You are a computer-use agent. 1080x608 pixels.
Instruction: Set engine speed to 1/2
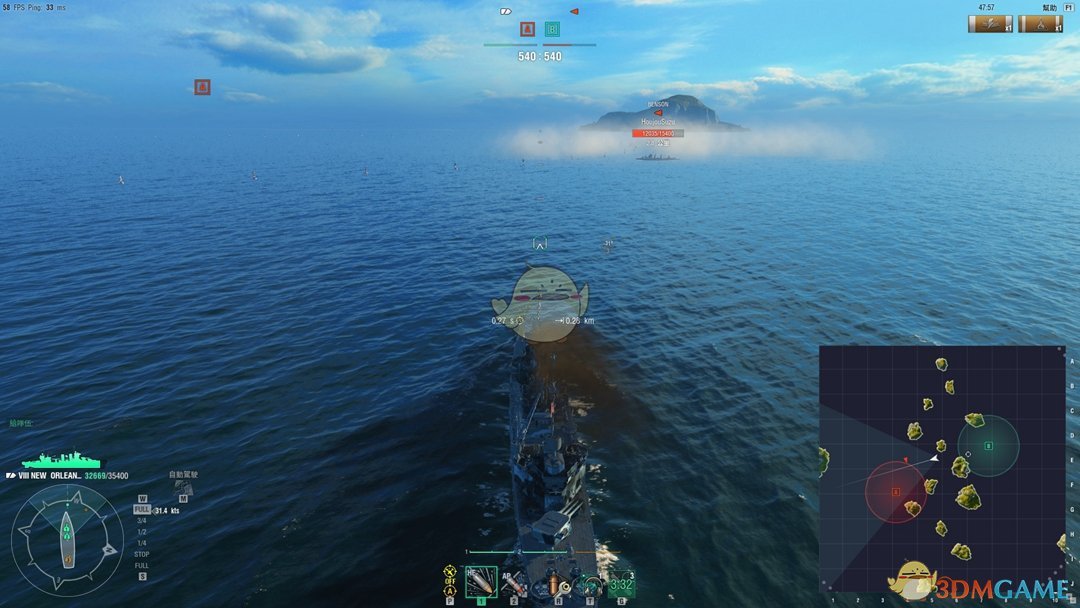pos(142,531)
